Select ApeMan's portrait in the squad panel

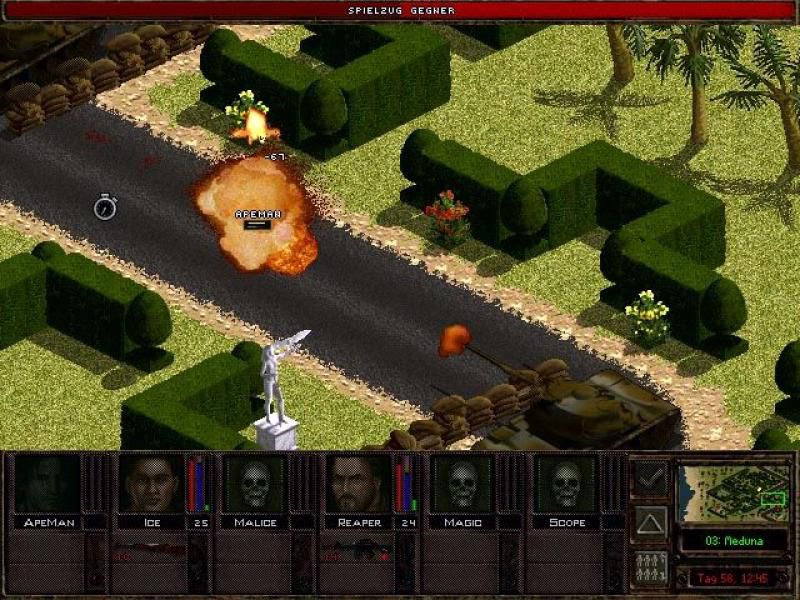(x=47, y=485)
